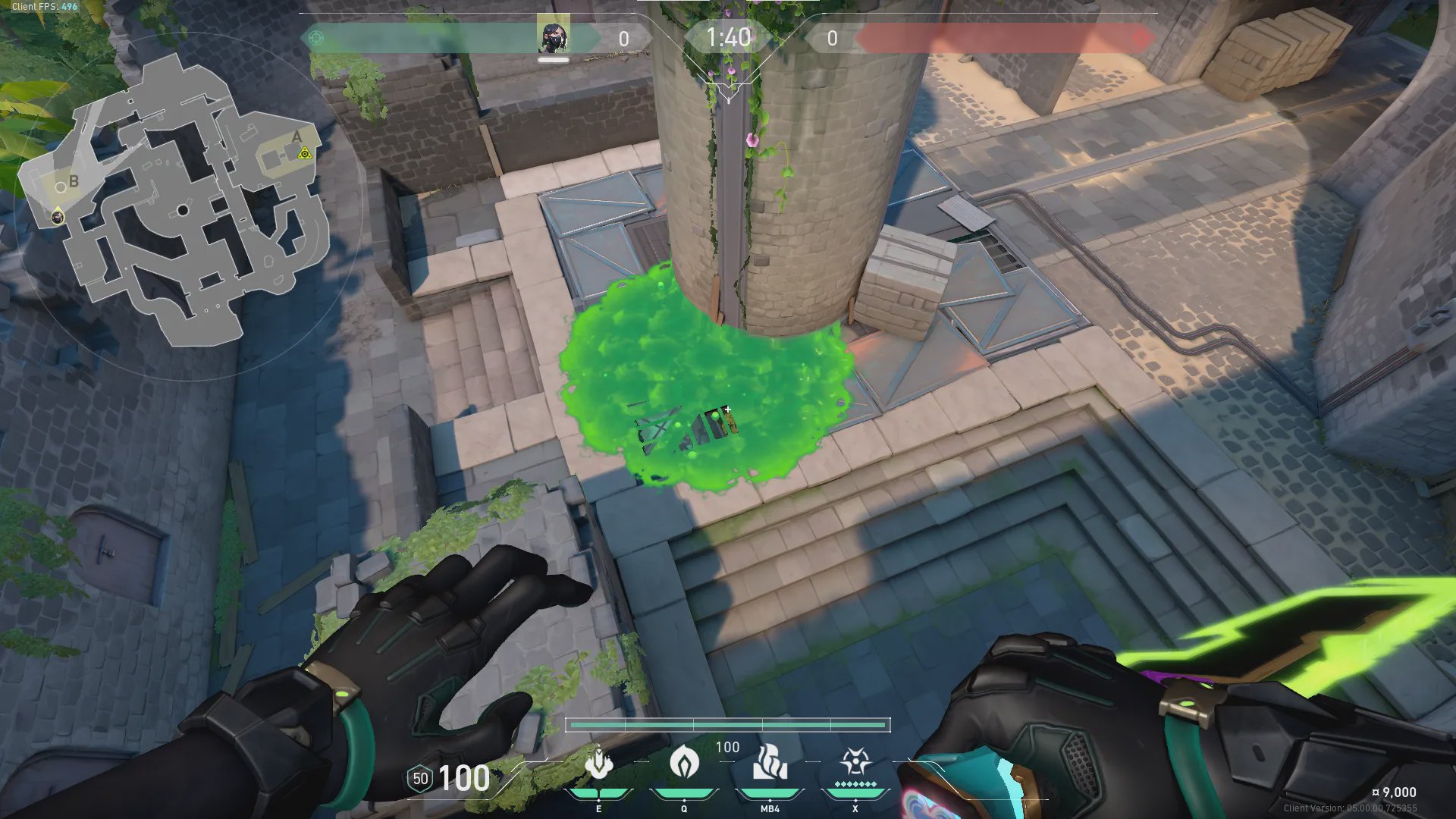Activate the Viper's Pit ultimate icon

855,762
